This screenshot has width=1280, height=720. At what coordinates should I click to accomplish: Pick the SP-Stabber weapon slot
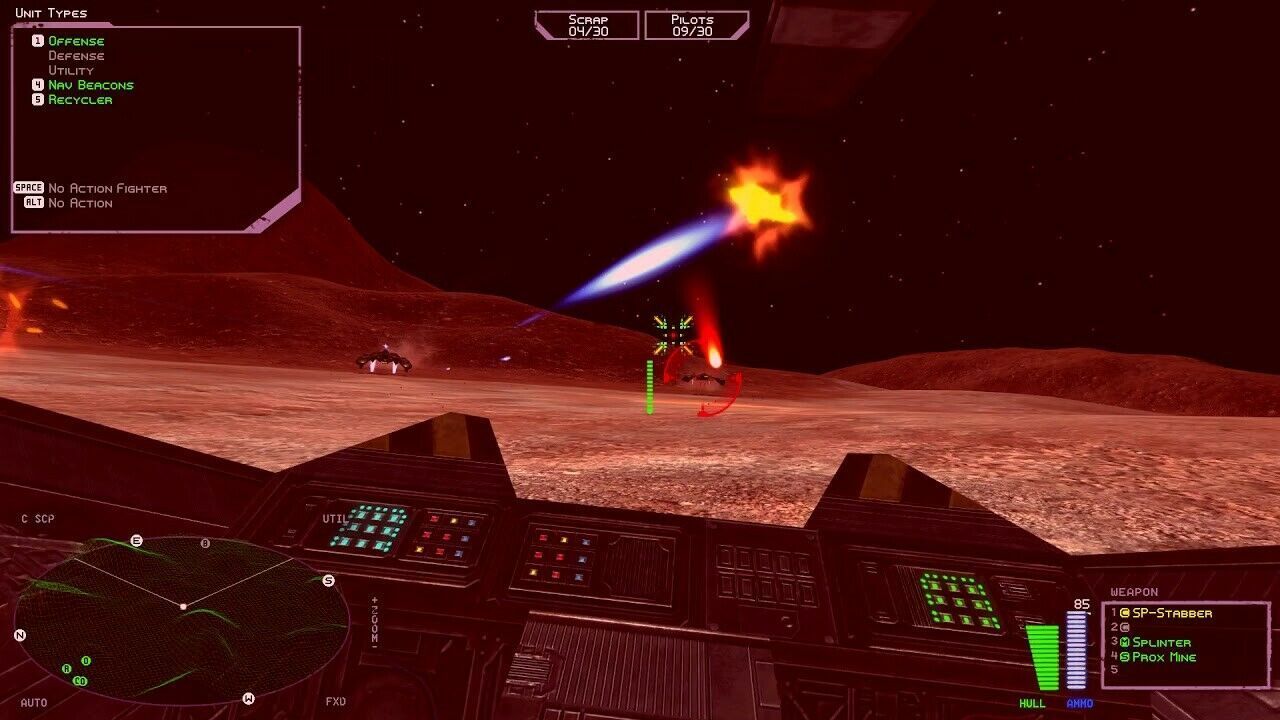[x=1171, y=613]
